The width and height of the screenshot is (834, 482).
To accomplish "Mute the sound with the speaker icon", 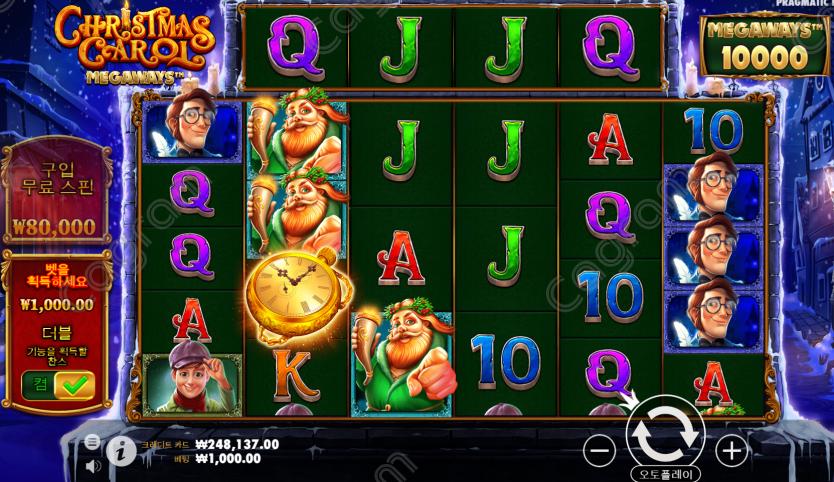I will (92, 465).
